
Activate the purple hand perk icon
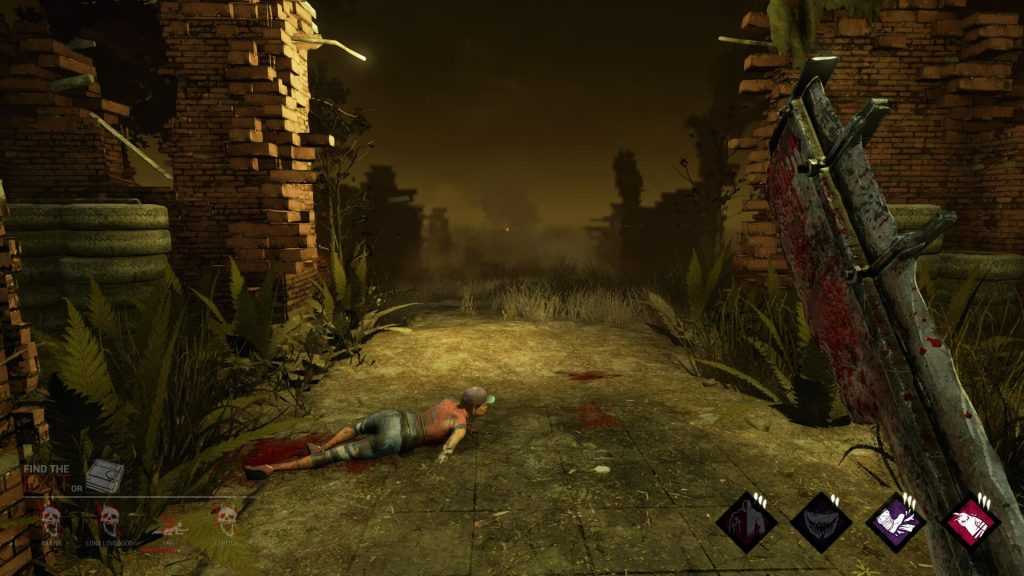pos(895,522)
